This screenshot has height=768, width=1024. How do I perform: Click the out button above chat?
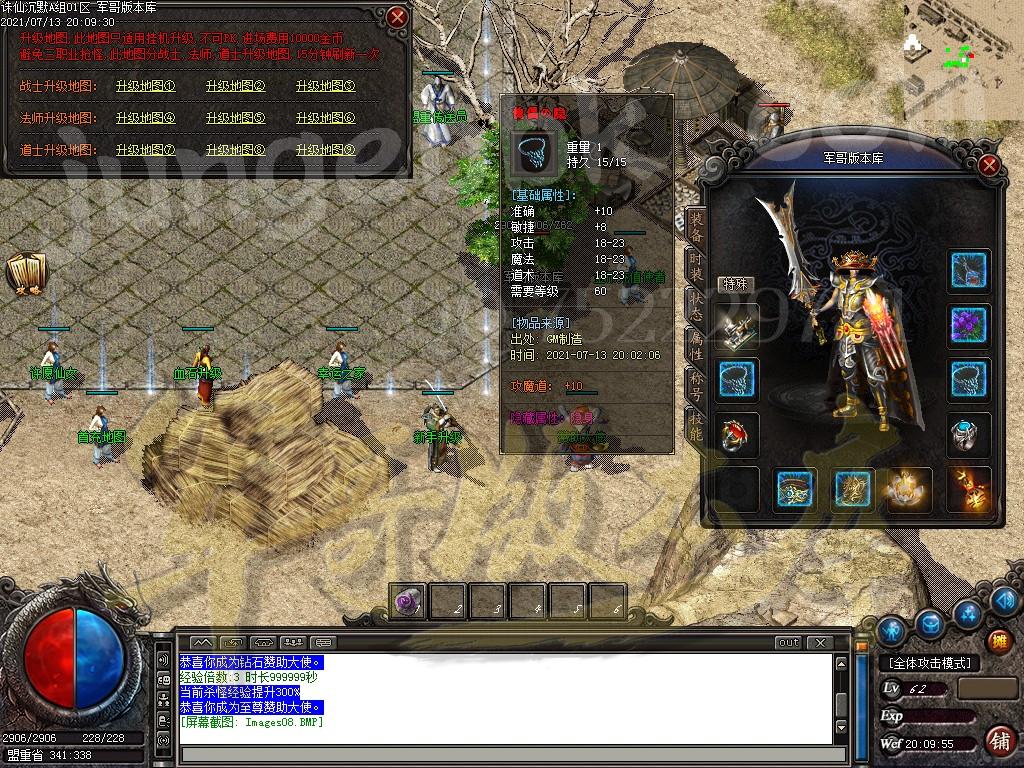(x=788, y=642)
